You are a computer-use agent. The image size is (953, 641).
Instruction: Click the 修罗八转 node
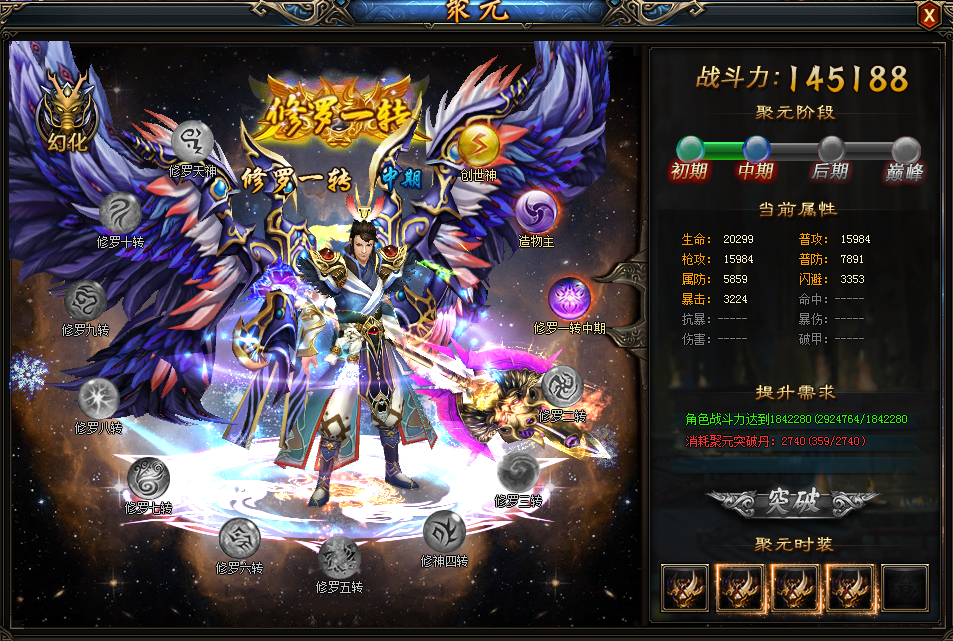99,398
